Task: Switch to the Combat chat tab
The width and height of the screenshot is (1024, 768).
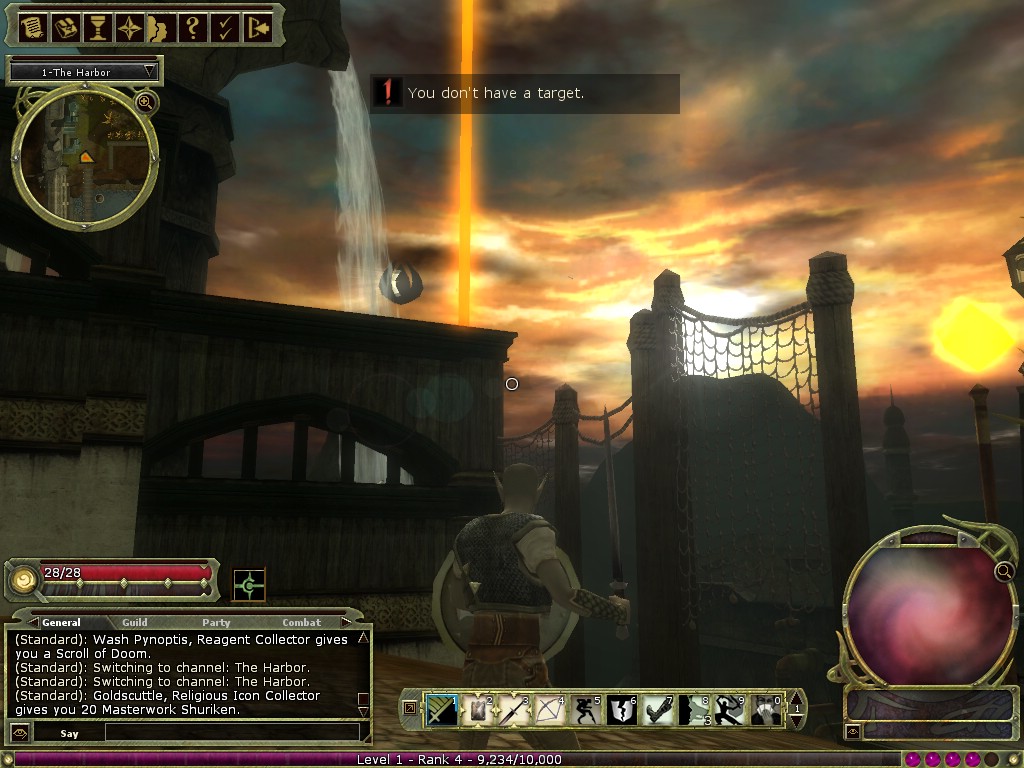Action: 302,623
